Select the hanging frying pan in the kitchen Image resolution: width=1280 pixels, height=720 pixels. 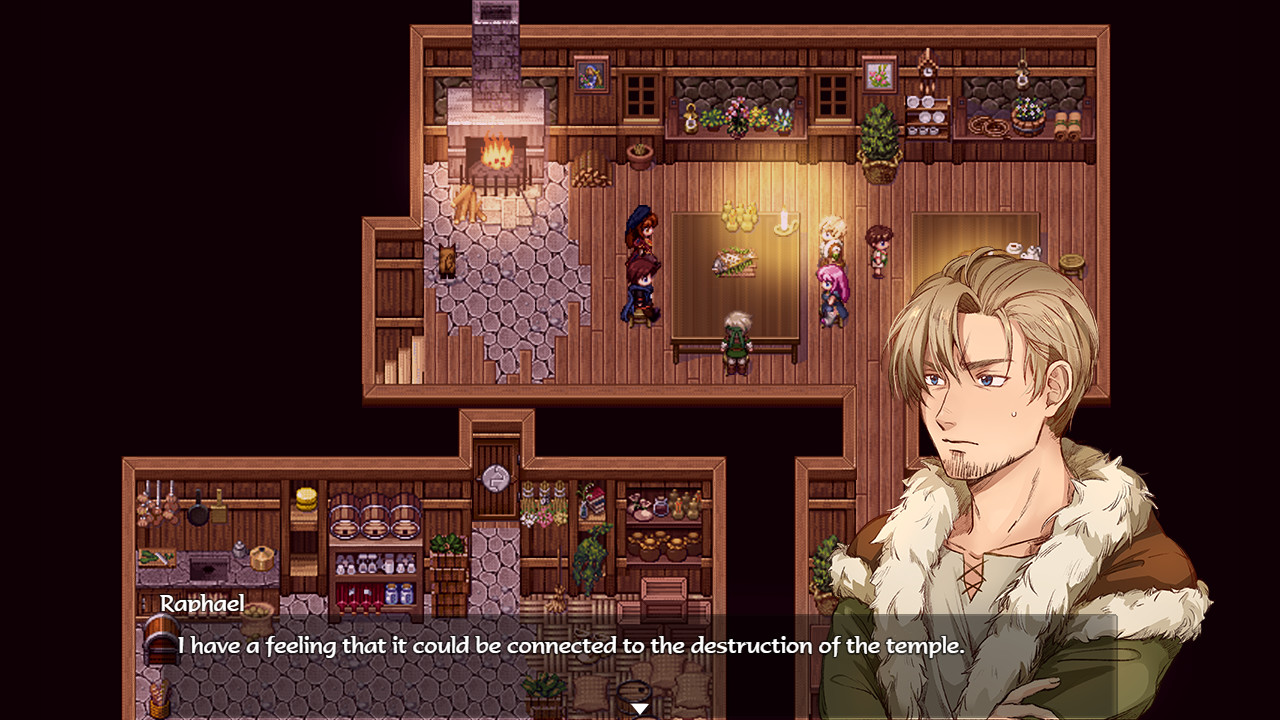pyautogui.click(x=200, y=512)
